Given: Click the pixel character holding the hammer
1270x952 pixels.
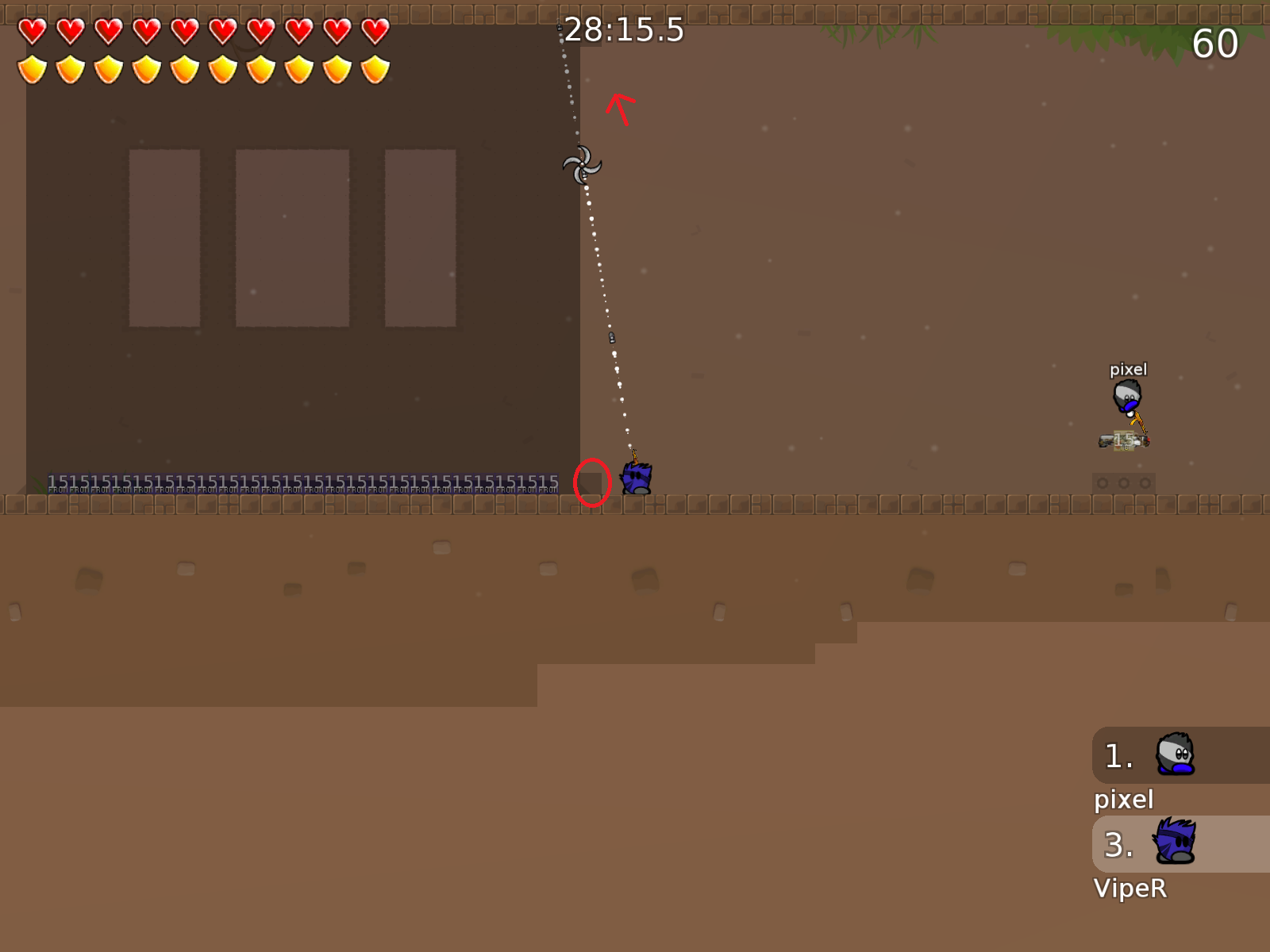Looking at the screenshot, I should (x=1127, y=397).
